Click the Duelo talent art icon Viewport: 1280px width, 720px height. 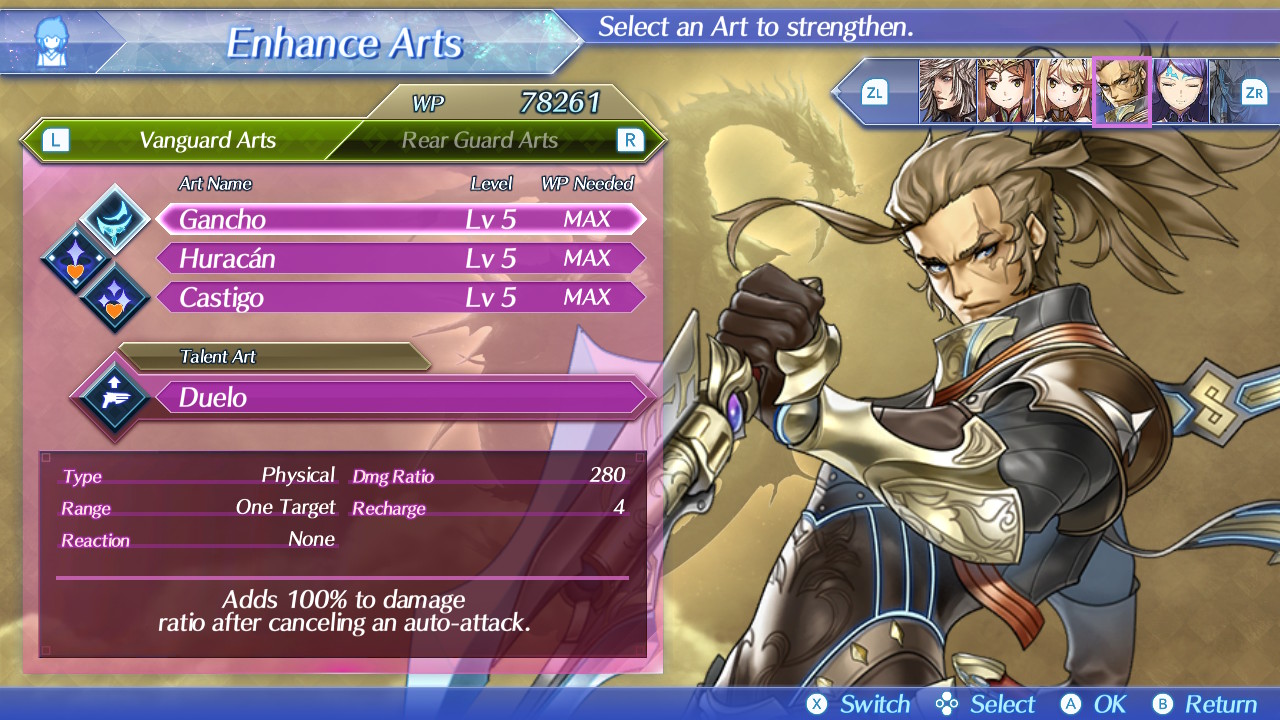click(112, 397)
